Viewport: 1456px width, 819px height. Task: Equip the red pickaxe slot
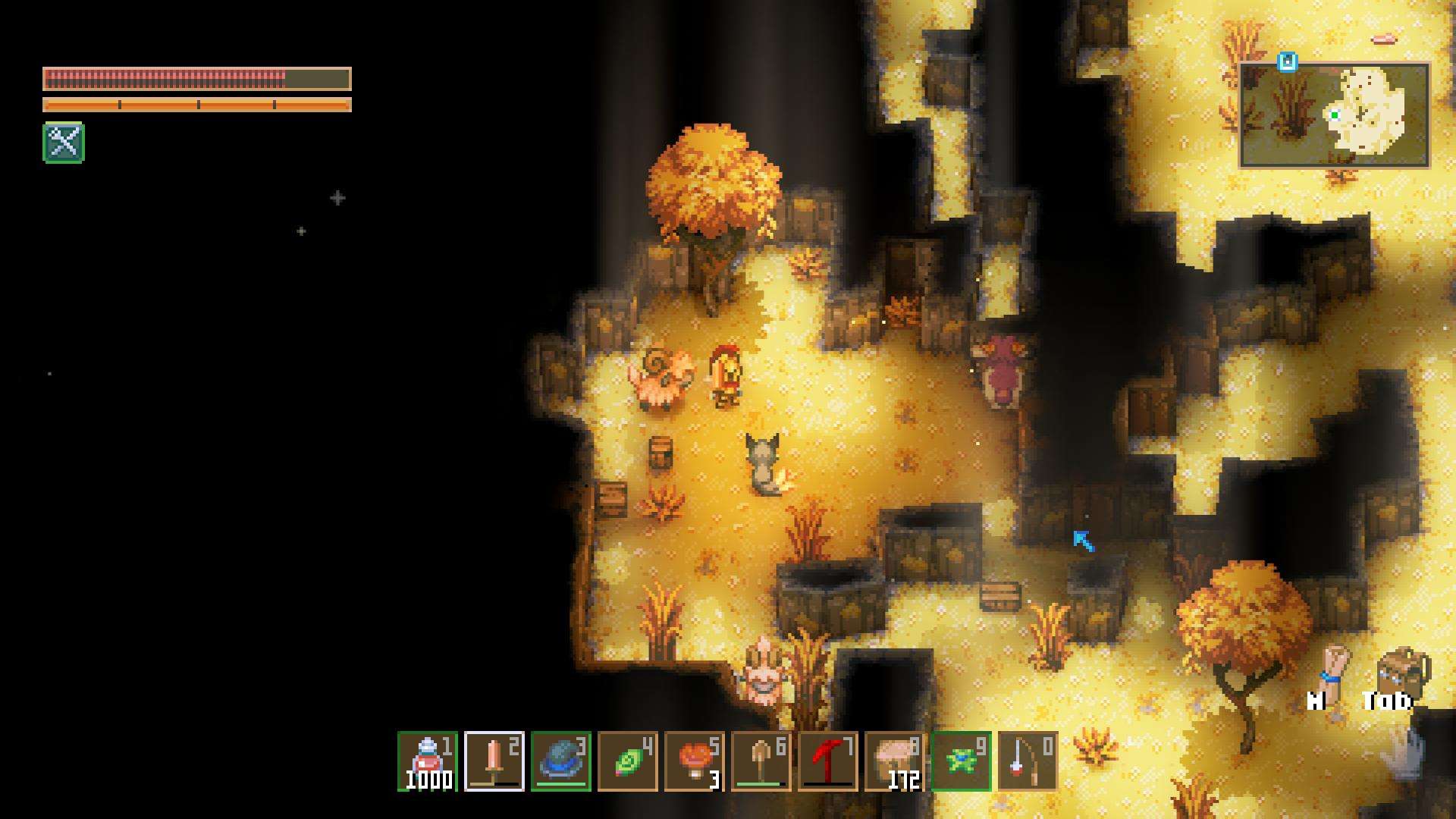(x=828, y=761)
